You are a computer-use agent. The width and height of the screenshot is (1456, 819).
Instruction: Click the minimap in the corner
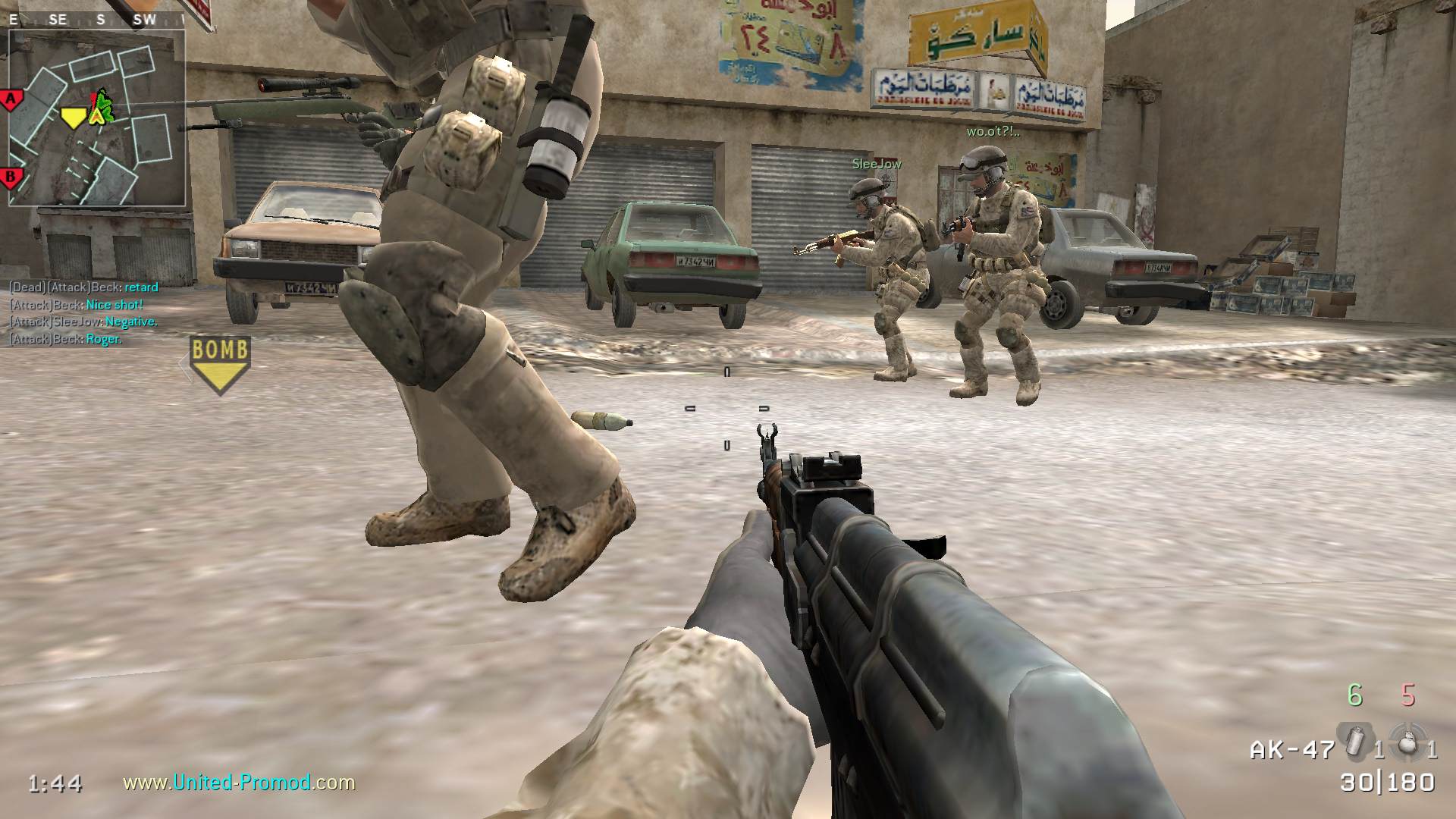97,118
